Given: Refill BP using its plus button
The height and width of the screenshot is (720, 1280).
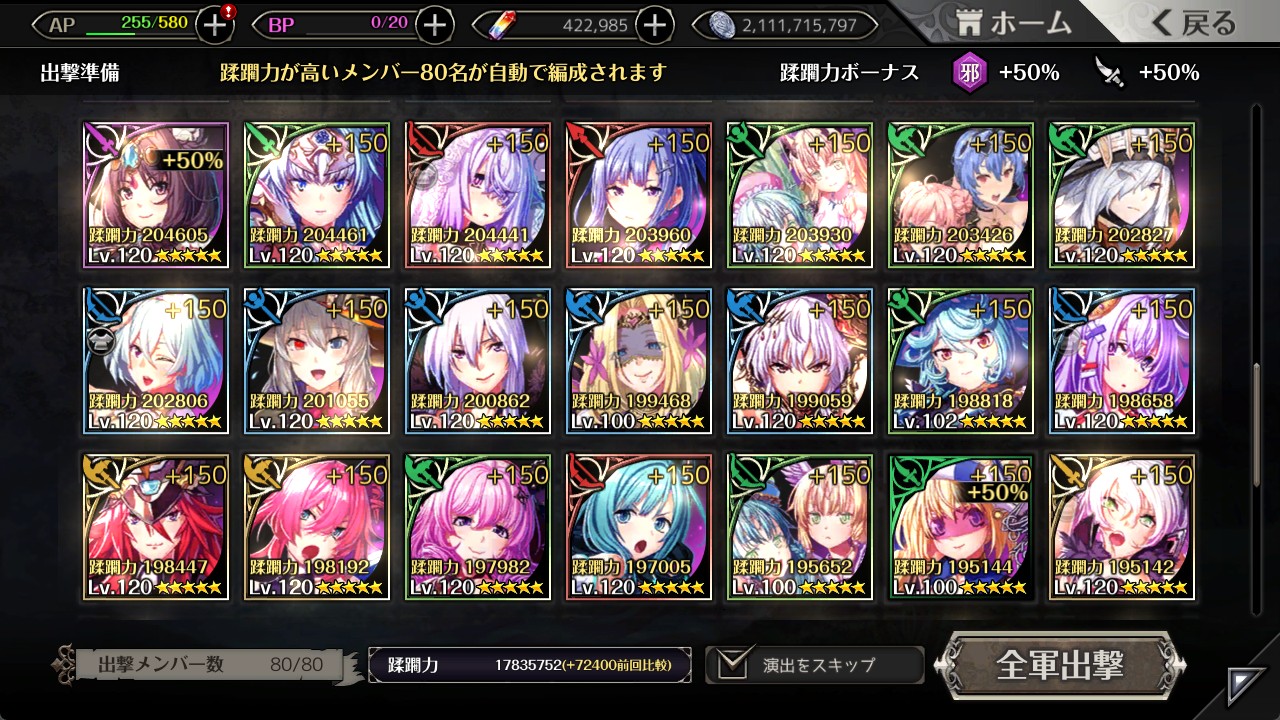Looking at the screenshot, I should click(434, 25).
